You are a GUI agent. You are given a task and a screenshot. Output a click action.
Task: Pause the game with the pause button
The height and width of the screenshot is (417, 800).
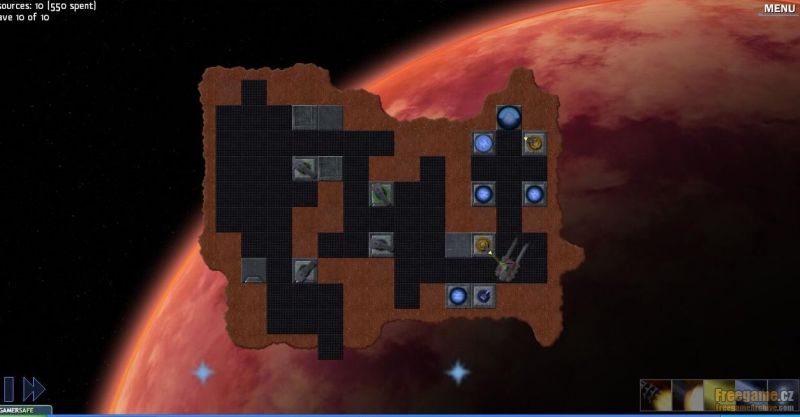coord(8,389)
